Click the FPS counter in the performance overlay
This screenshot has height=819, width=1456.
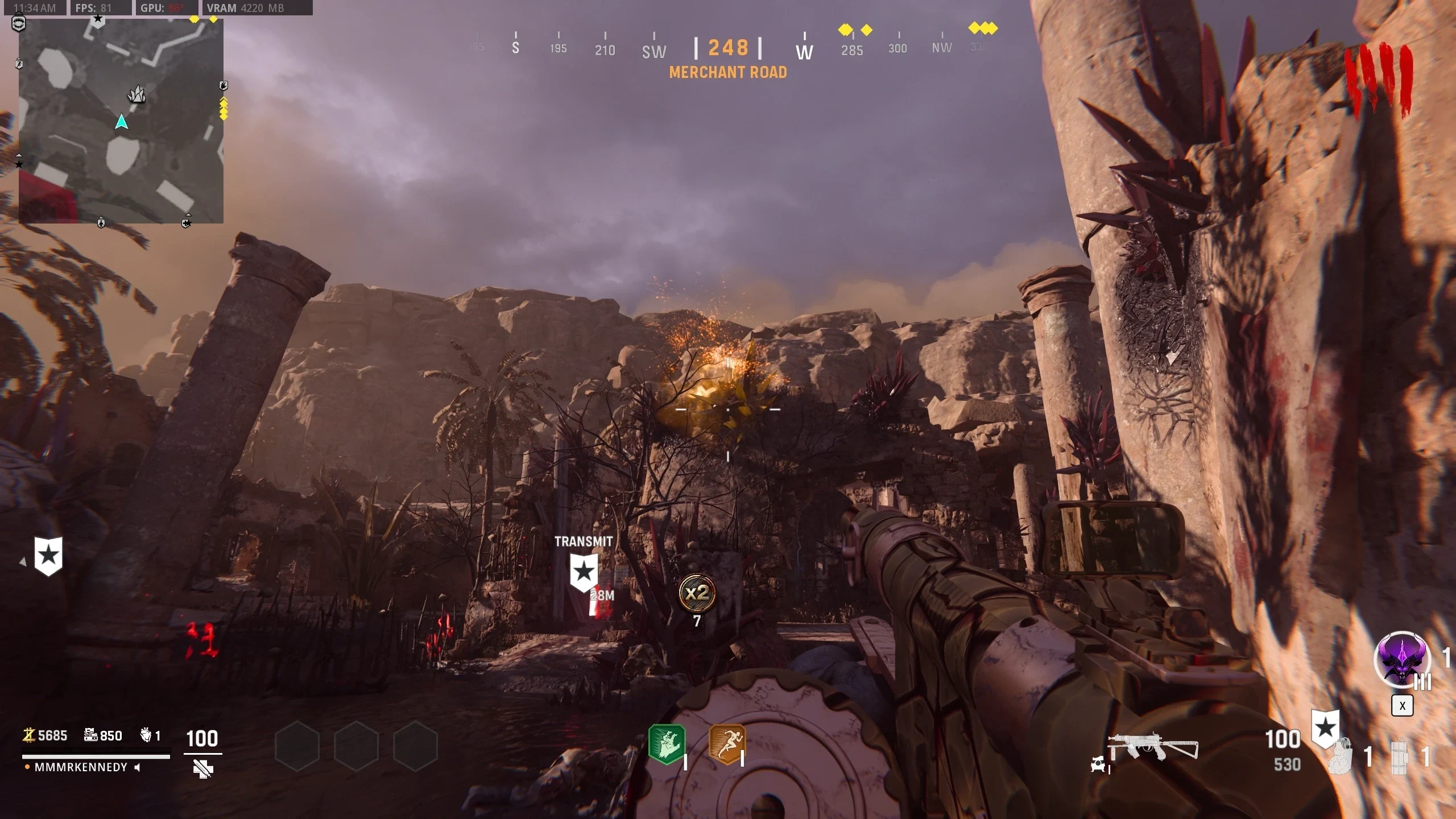[94, 8]
